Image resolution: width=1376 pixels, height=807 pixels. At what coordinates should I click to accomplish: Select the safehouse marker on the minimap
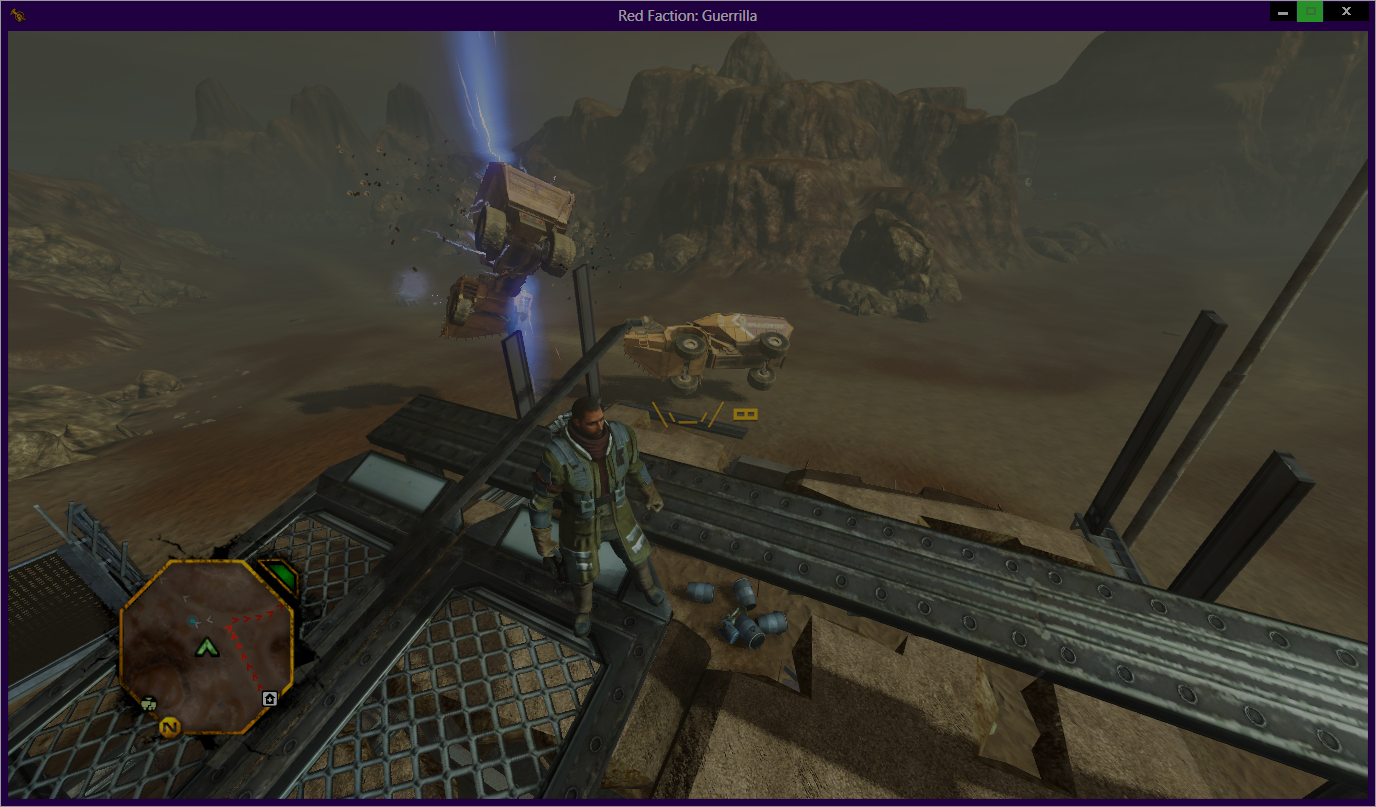coord(269,698)
